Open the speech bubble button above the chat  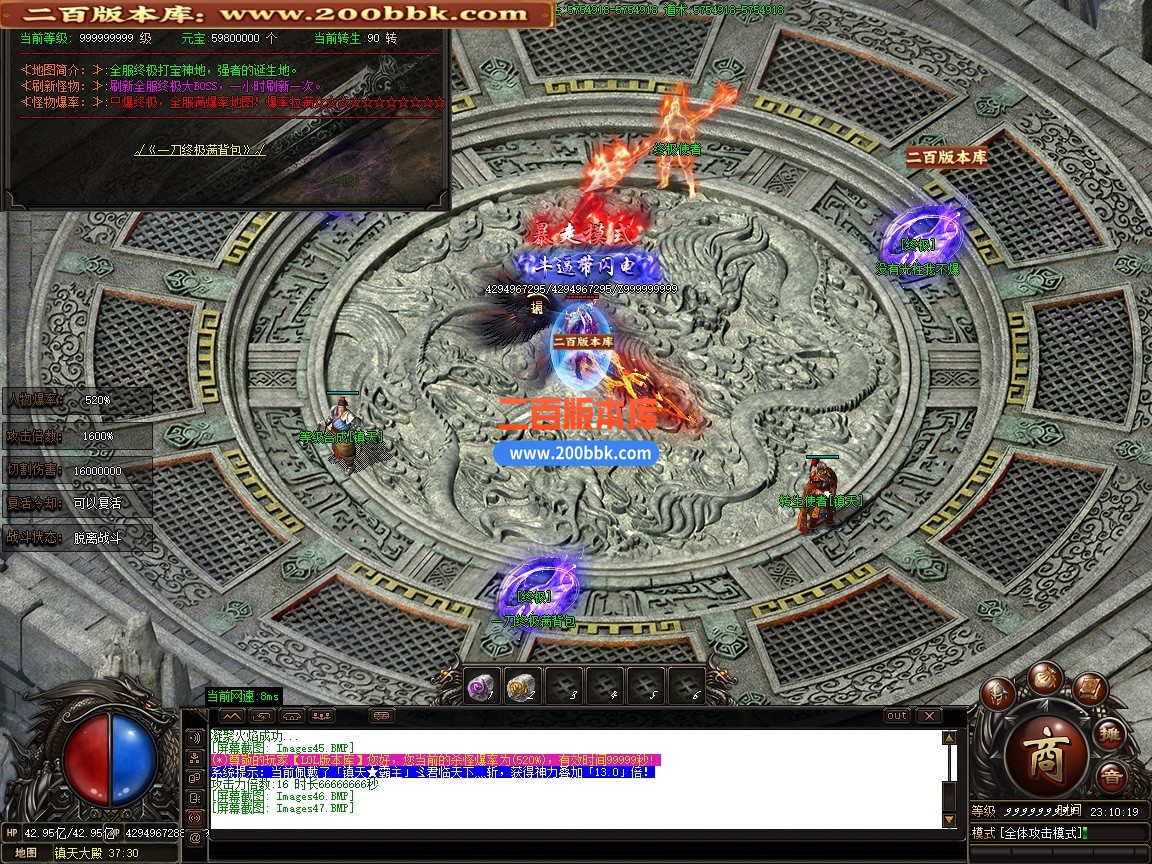tap(382, 716)
